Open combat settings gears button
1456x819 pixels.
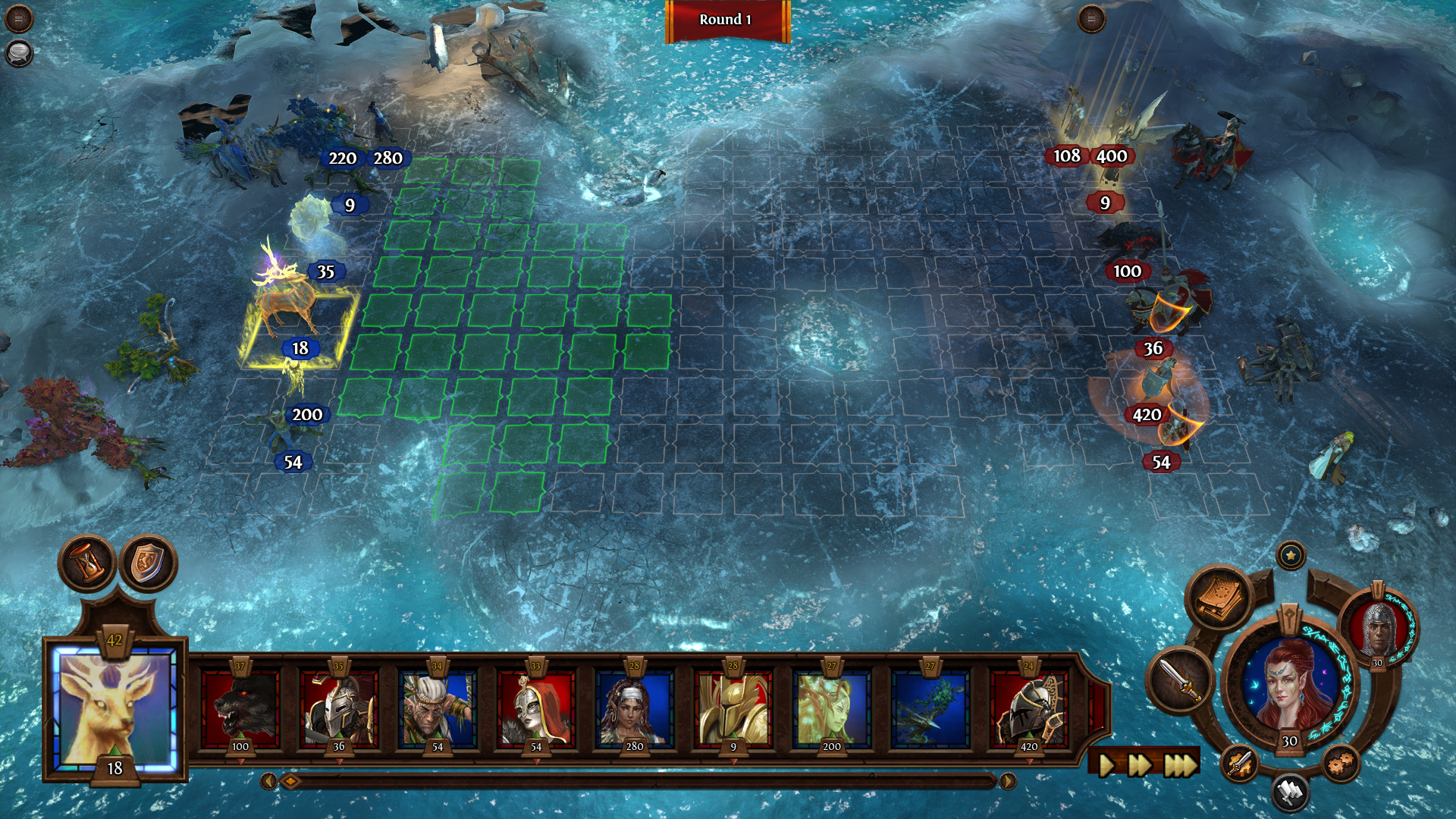tap(1340, 762)
